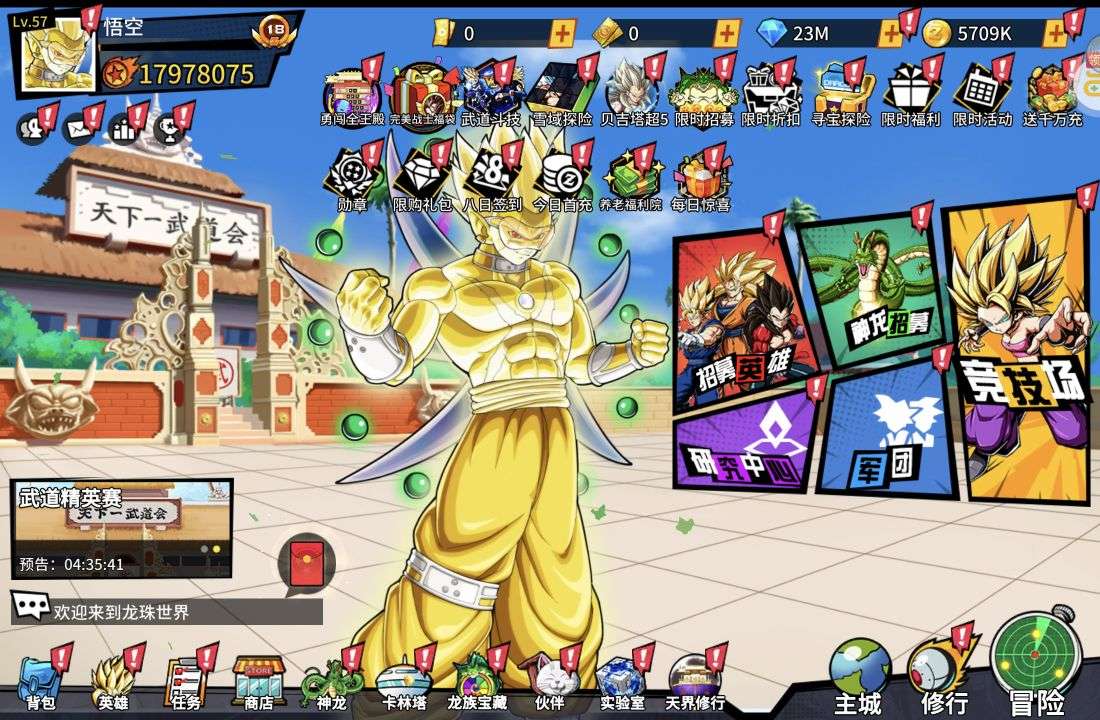Image resolution: width=1100 pixels, height=720 pixels.
Task: Open the 限时招募 limited recruitment event
Action: [703, 96]
